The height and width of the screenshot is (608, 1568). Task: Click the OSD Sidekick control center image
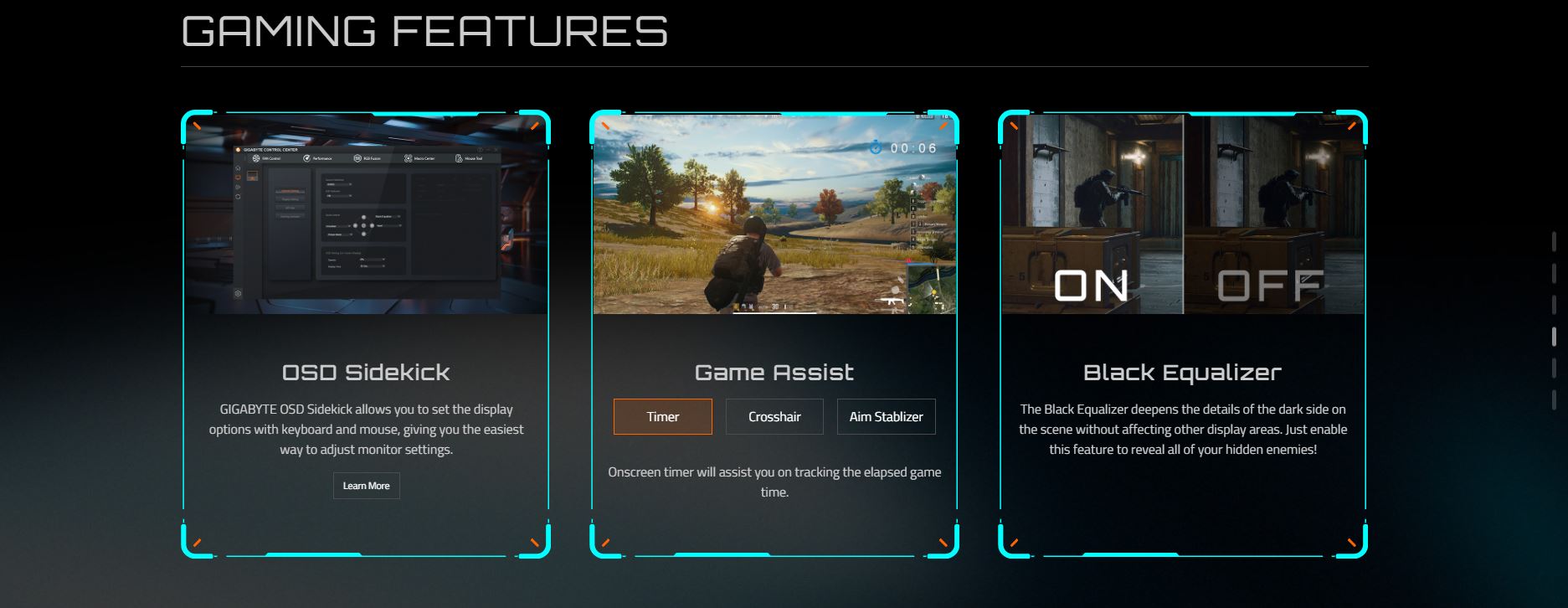pyautogui.click(x=366, y=214)
